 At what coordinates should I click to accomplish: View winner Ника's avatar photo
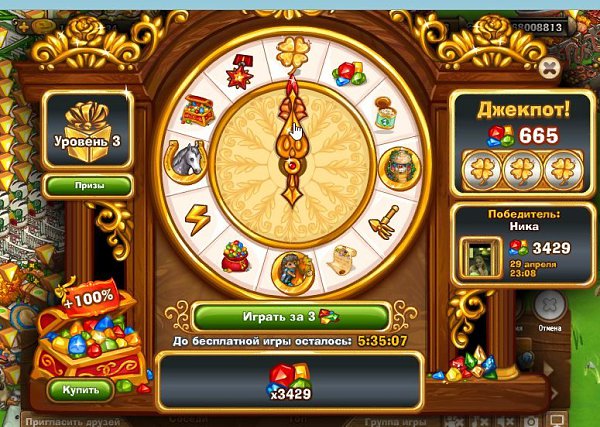(x=476, y=258)
